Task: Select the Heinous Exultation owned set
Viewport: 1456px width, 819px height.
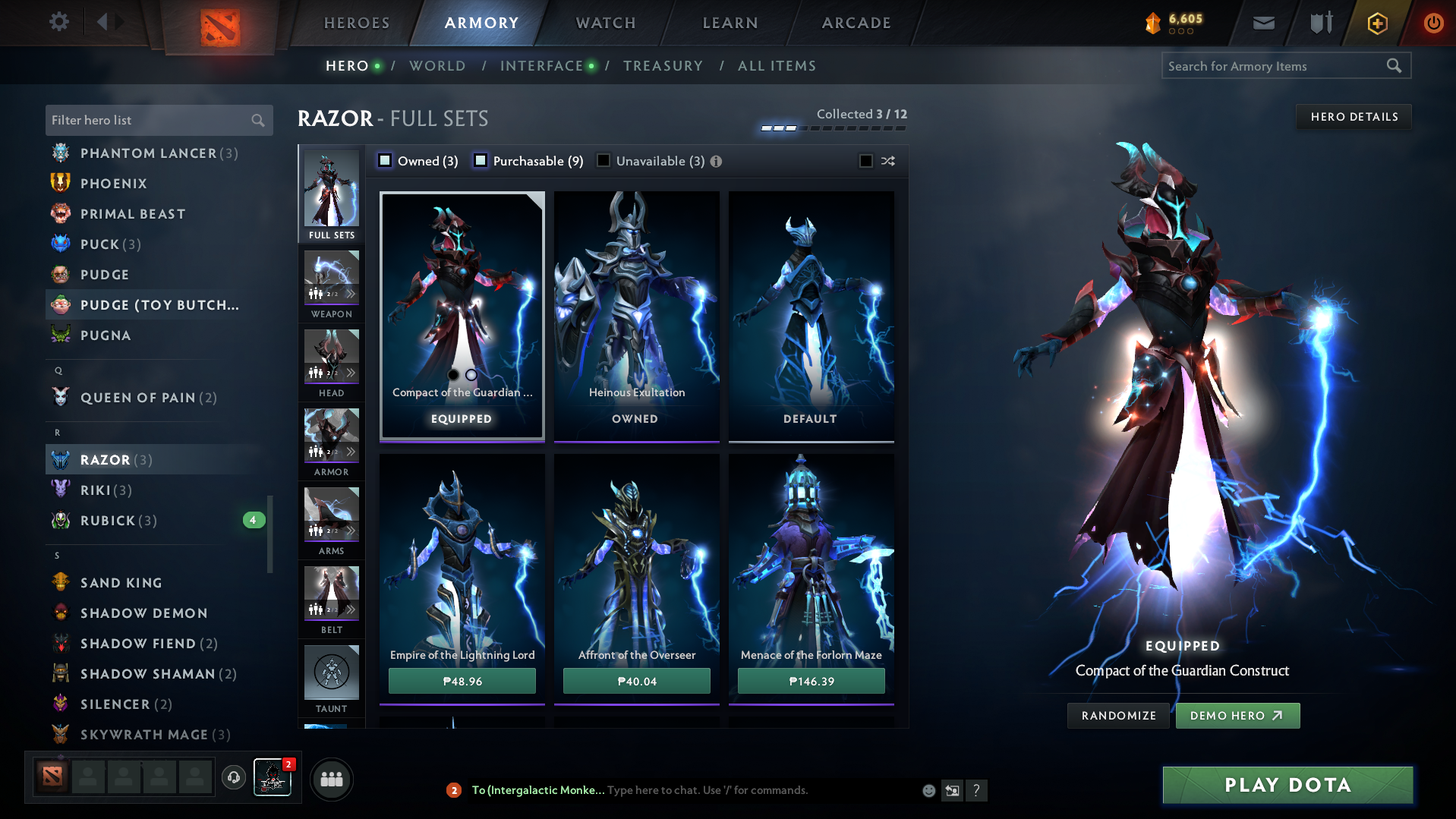Action: coord(636,315)
